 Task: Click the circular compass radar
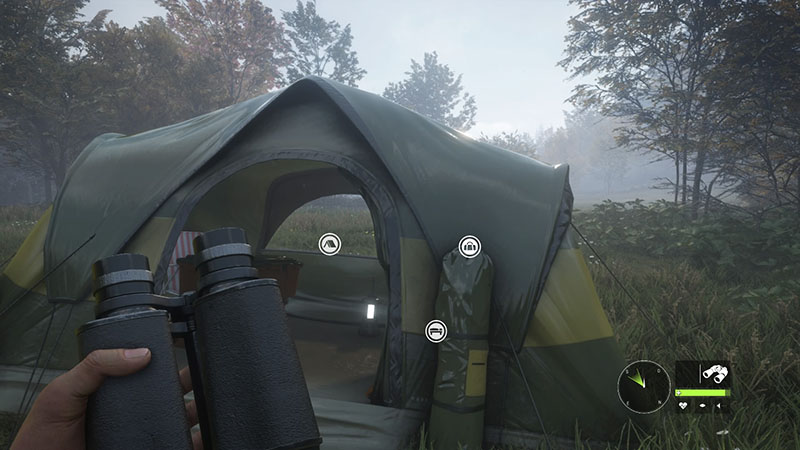point(643,381)
